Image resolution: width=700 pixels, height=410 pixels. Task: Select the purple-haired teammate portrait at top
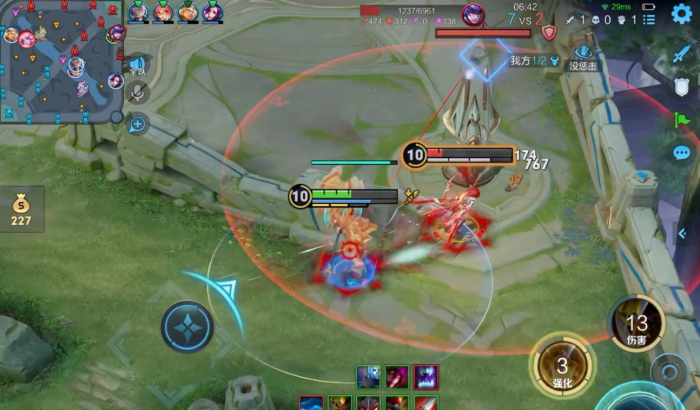click(213, 12)
